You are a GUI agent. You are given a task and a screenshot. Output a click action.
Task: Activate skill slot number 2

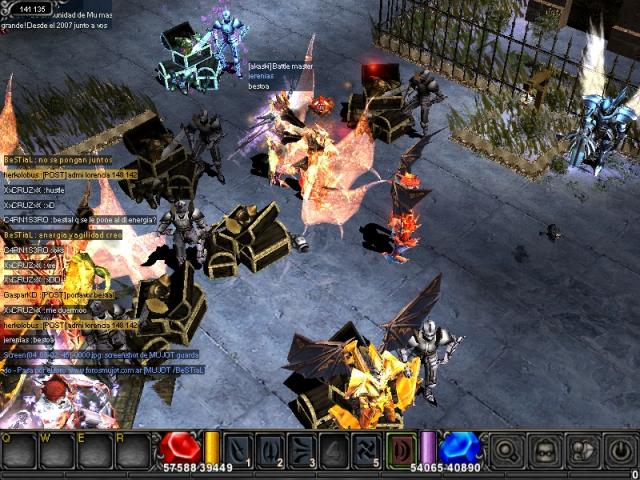point(271,450)
